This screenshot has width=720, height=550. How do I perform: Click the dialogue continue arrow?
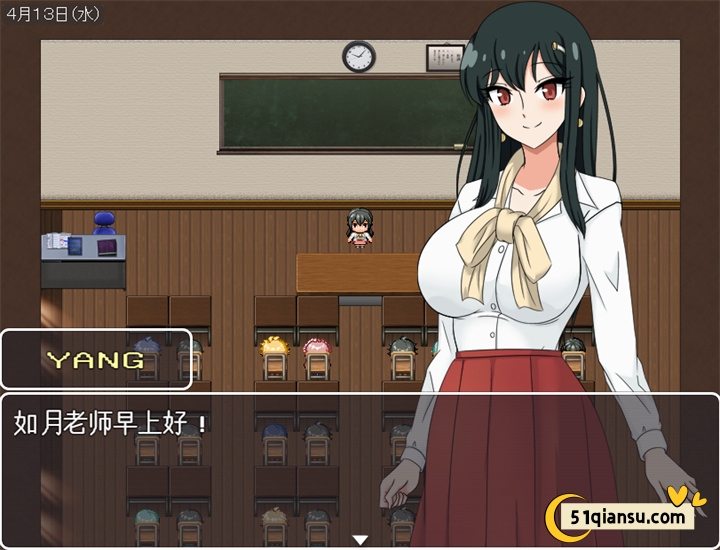[360, 540]
